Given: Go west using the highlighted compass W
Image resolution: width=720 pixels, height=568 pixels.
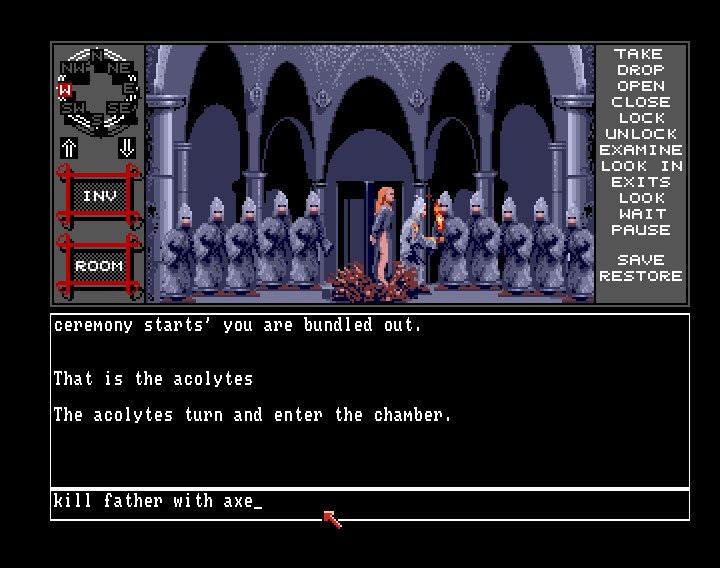Looking at the screenshot, I should tap(65, 89).
